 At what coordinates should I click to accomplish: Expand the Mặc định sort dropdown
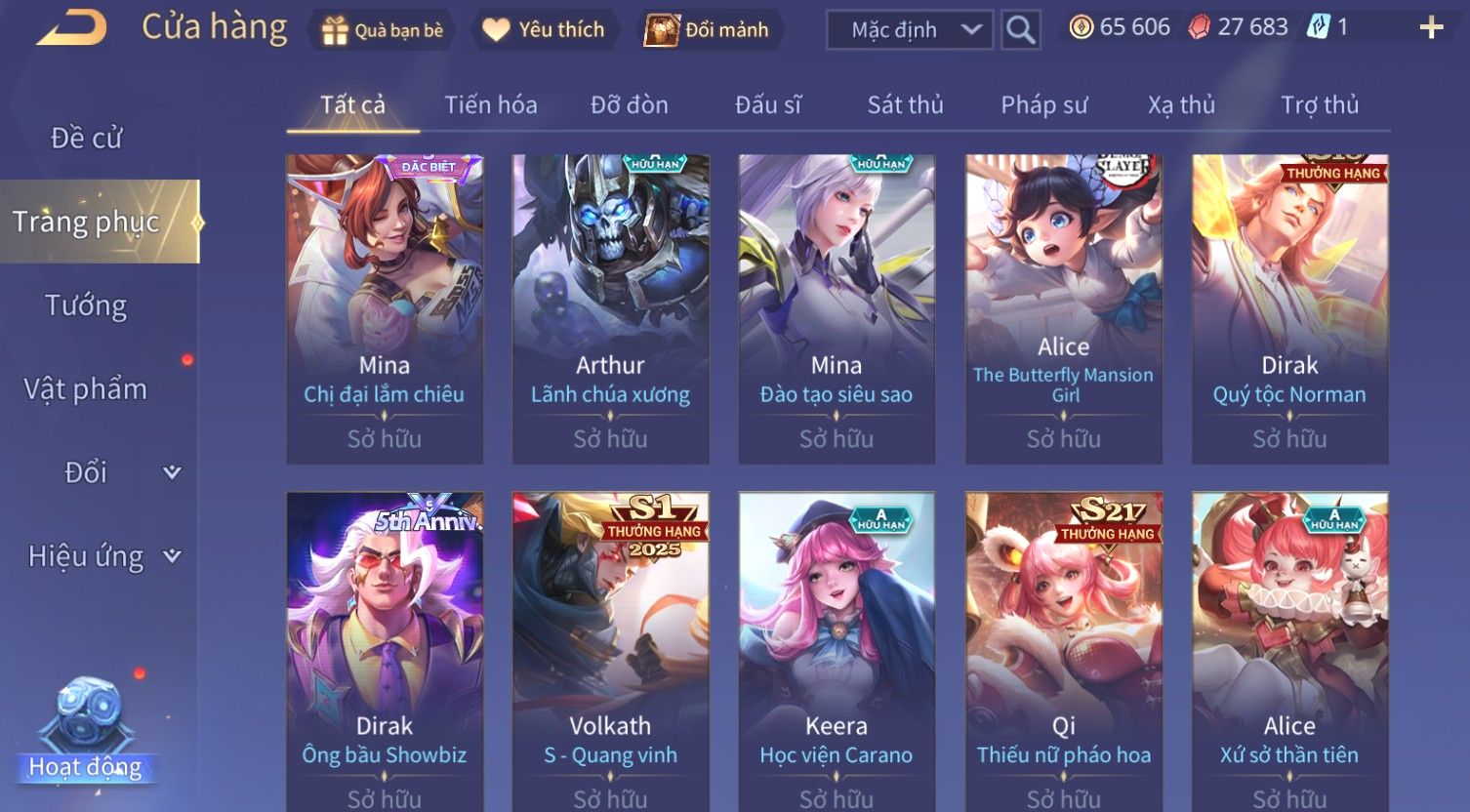[x=909, y=30]
